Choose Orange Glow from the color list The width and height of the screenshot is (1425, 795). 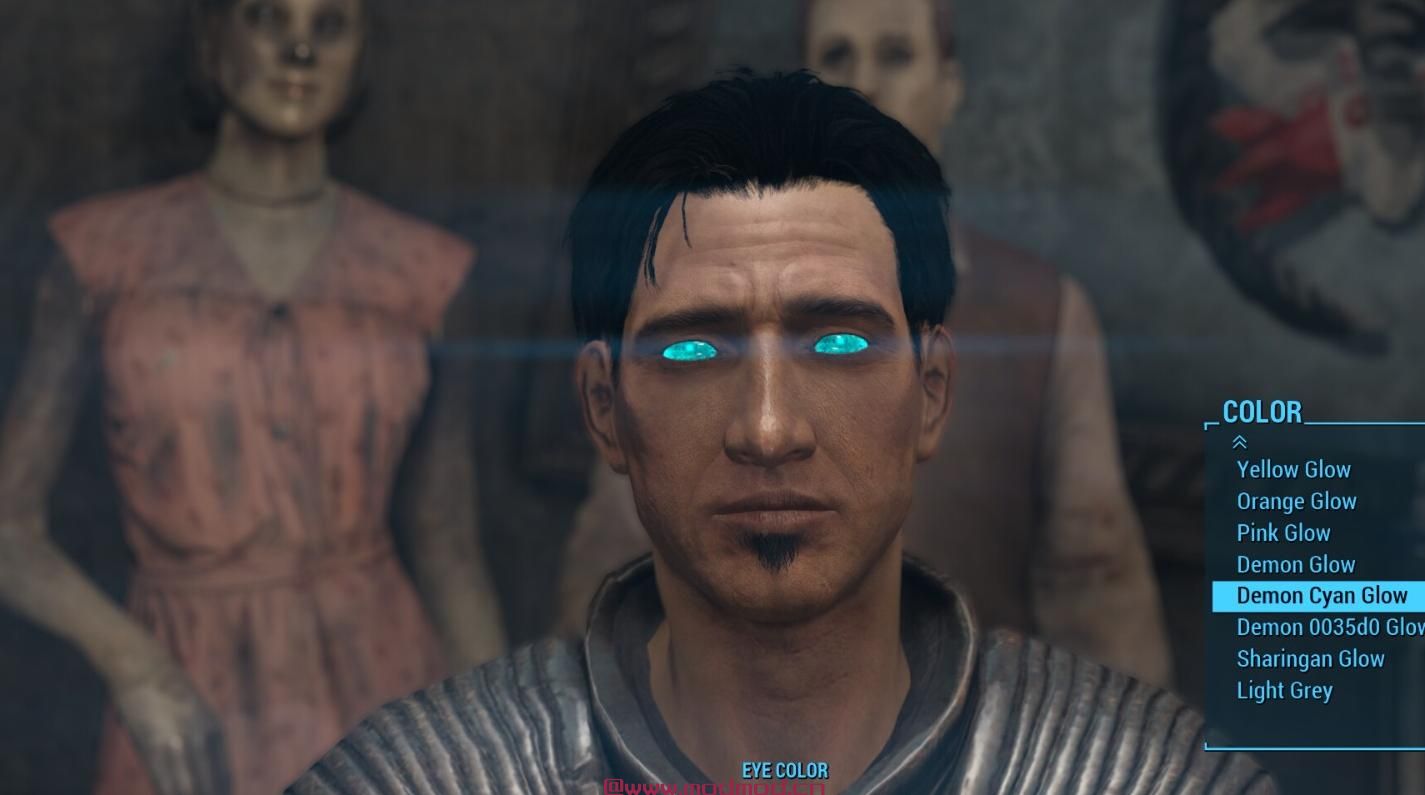pos(1296,501)
